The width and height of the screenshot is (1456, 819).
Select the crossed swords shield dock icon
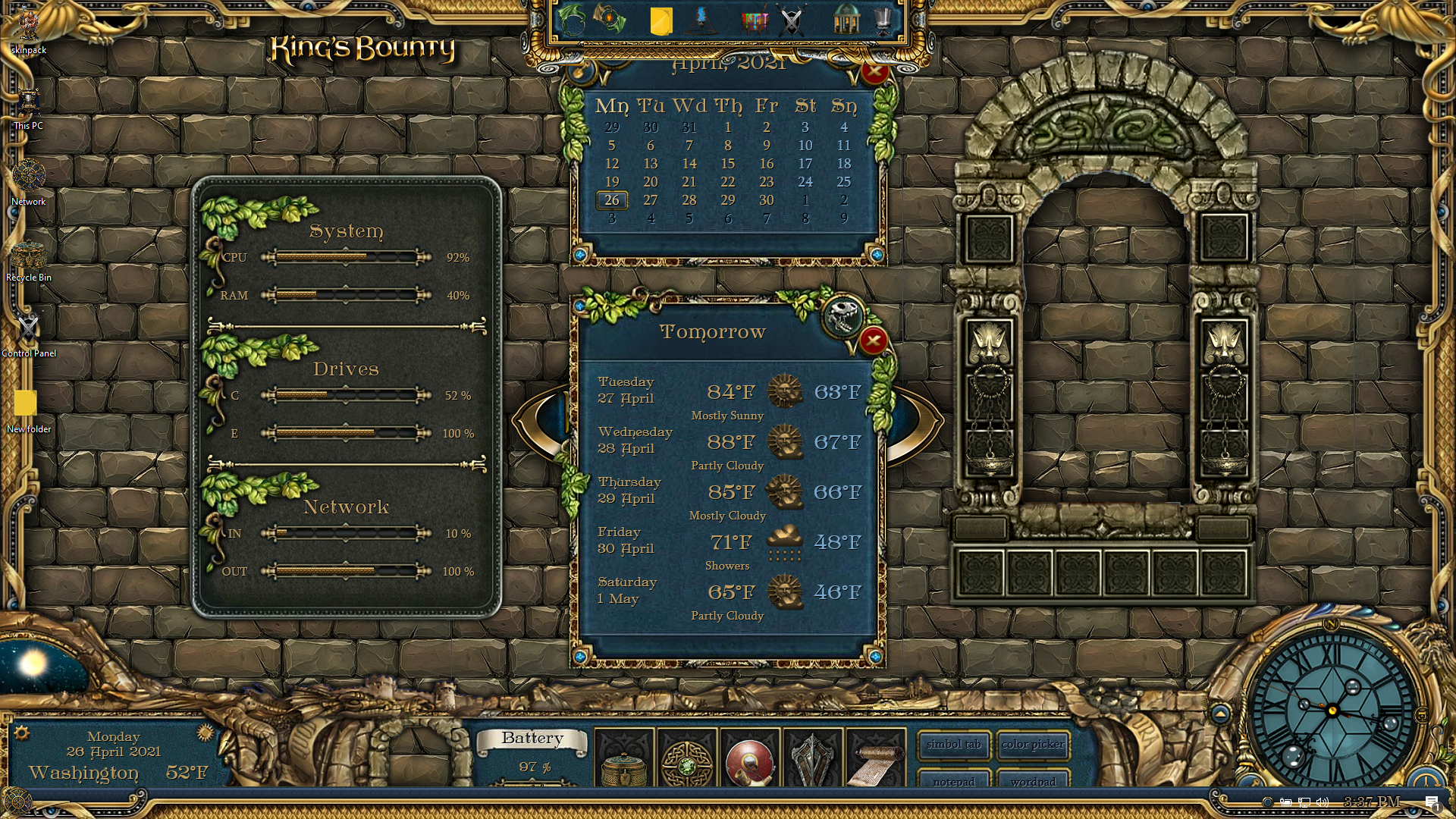point(792,20)
